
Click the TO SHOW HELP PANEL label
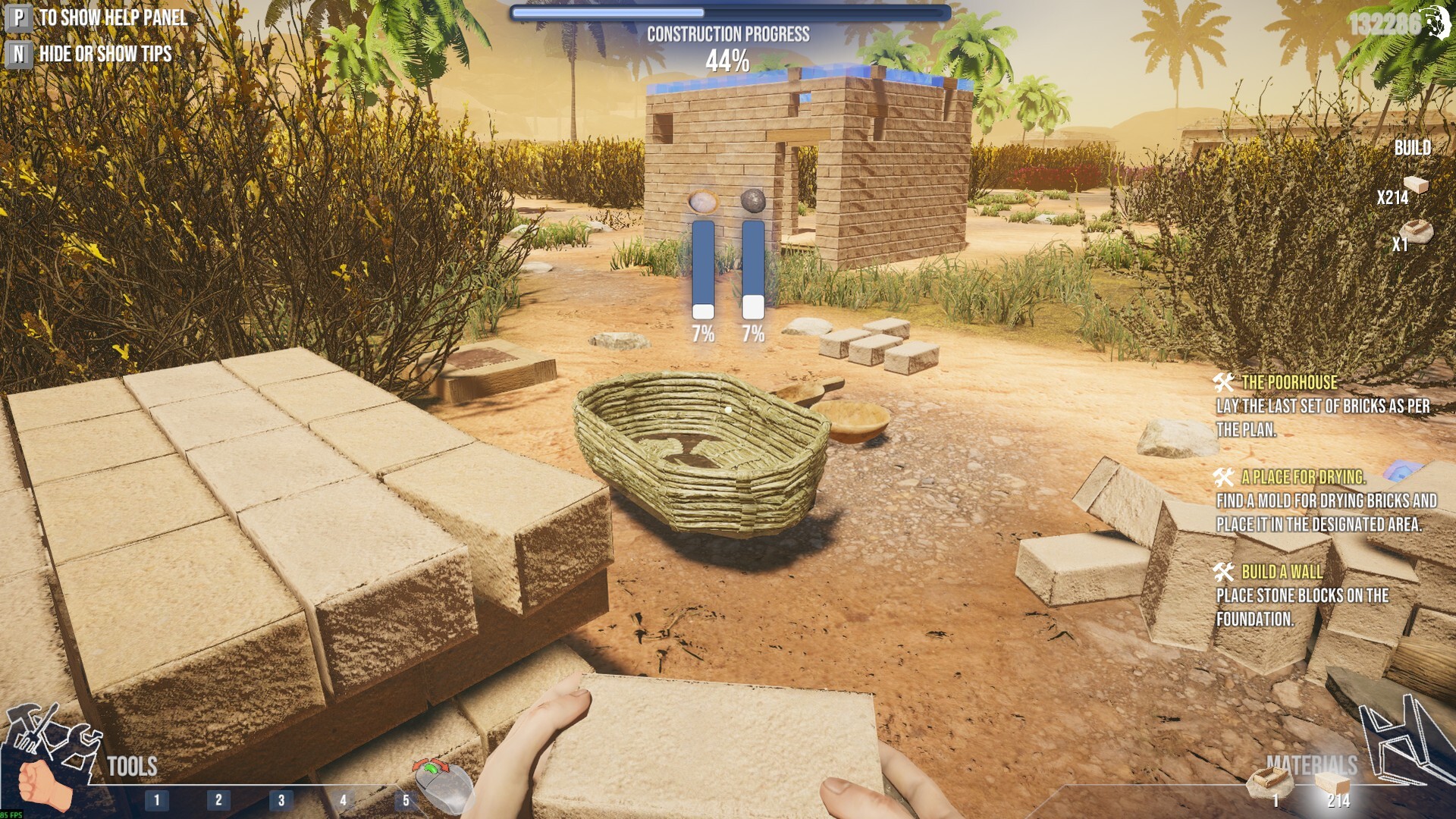(x=114, y=17)
